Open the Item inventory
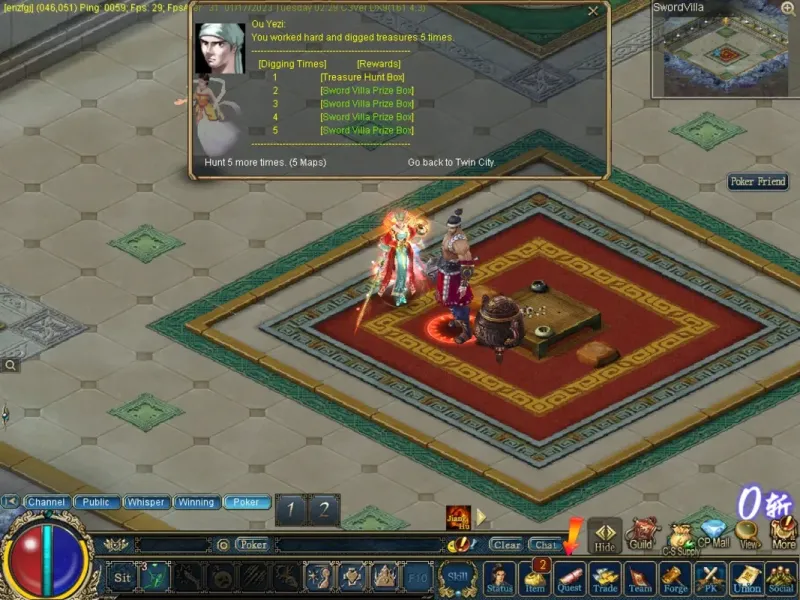800x600 pixels. (536, 578)
